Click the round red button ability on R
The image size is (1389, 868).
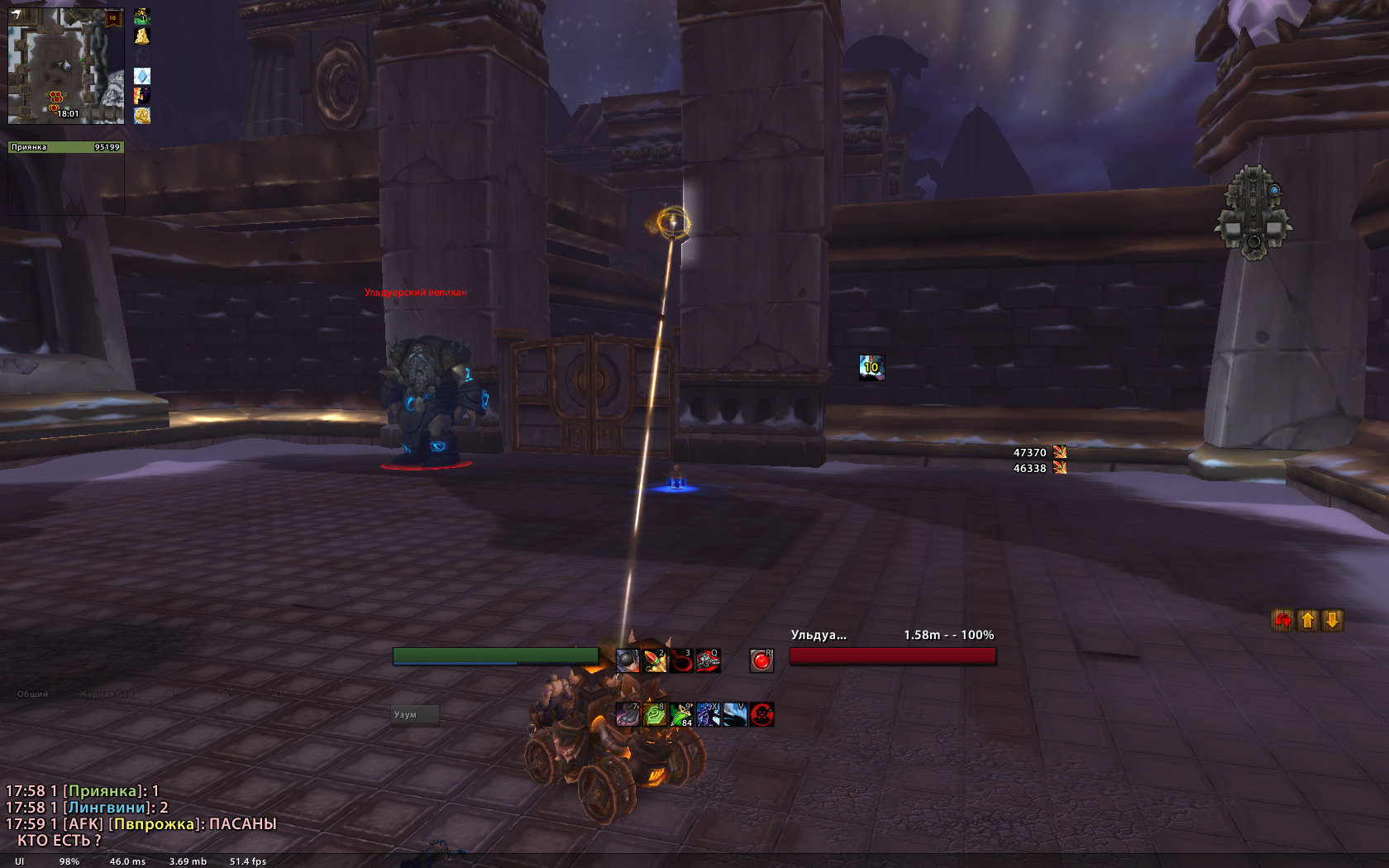tap(761, 661)
